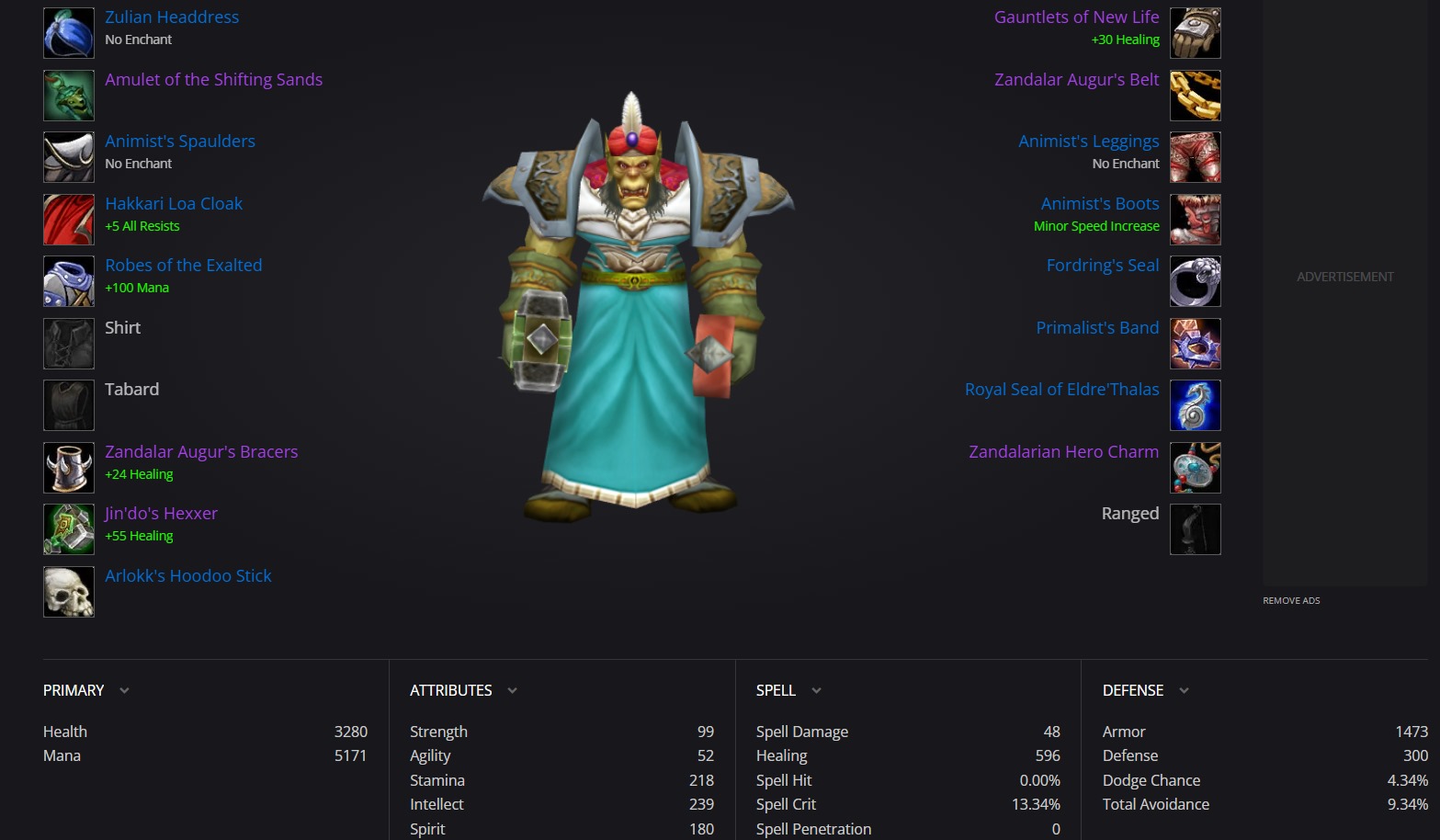Select the Zandalar Augur's Belt icon
This screenshot has width=1440, height=840.
tap(1195, 96)
